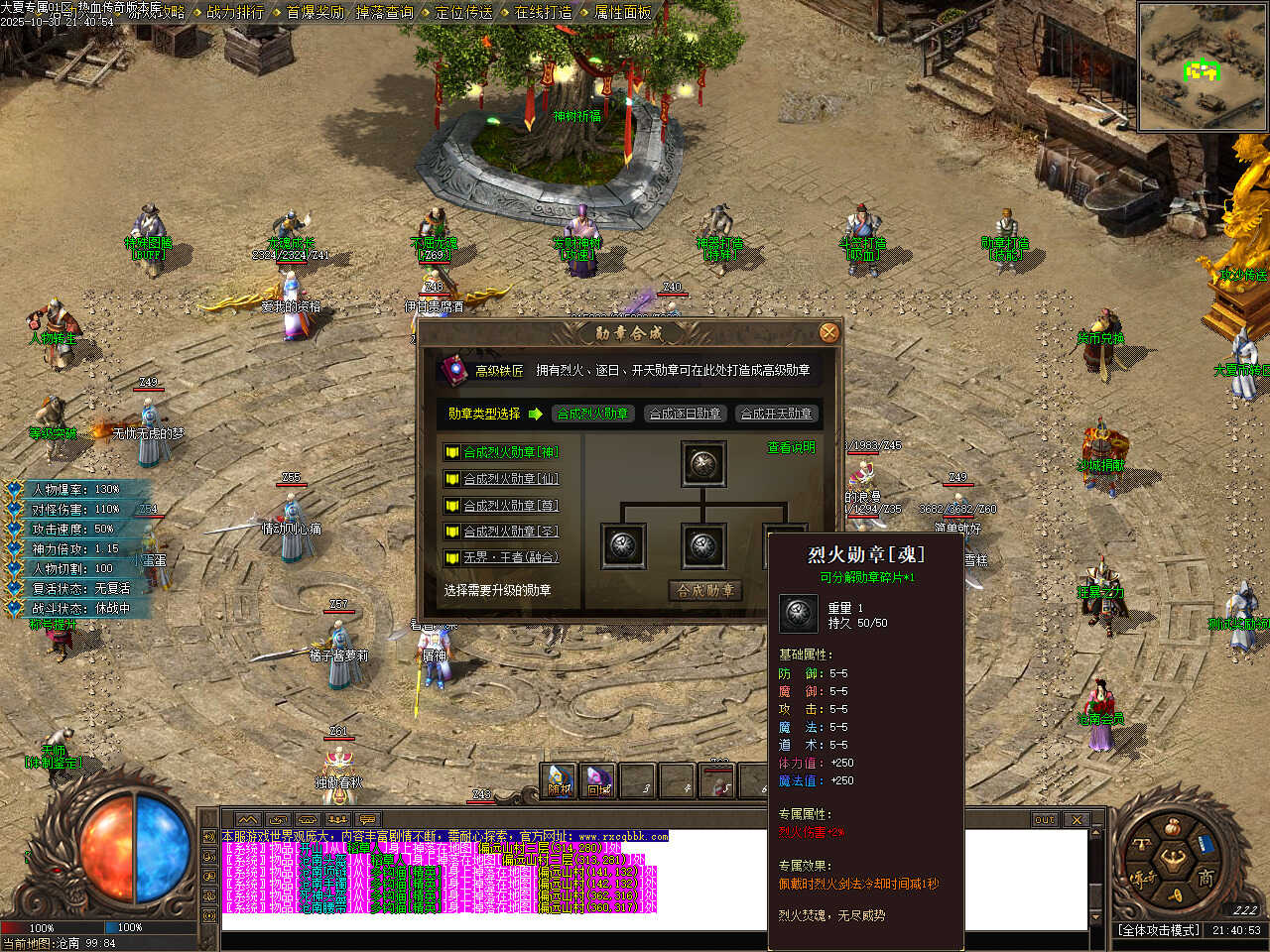The image size is (1270, 952).
Task: Select the 合成烈火勋章[圣] entry
Action: [x=510, y=532]
